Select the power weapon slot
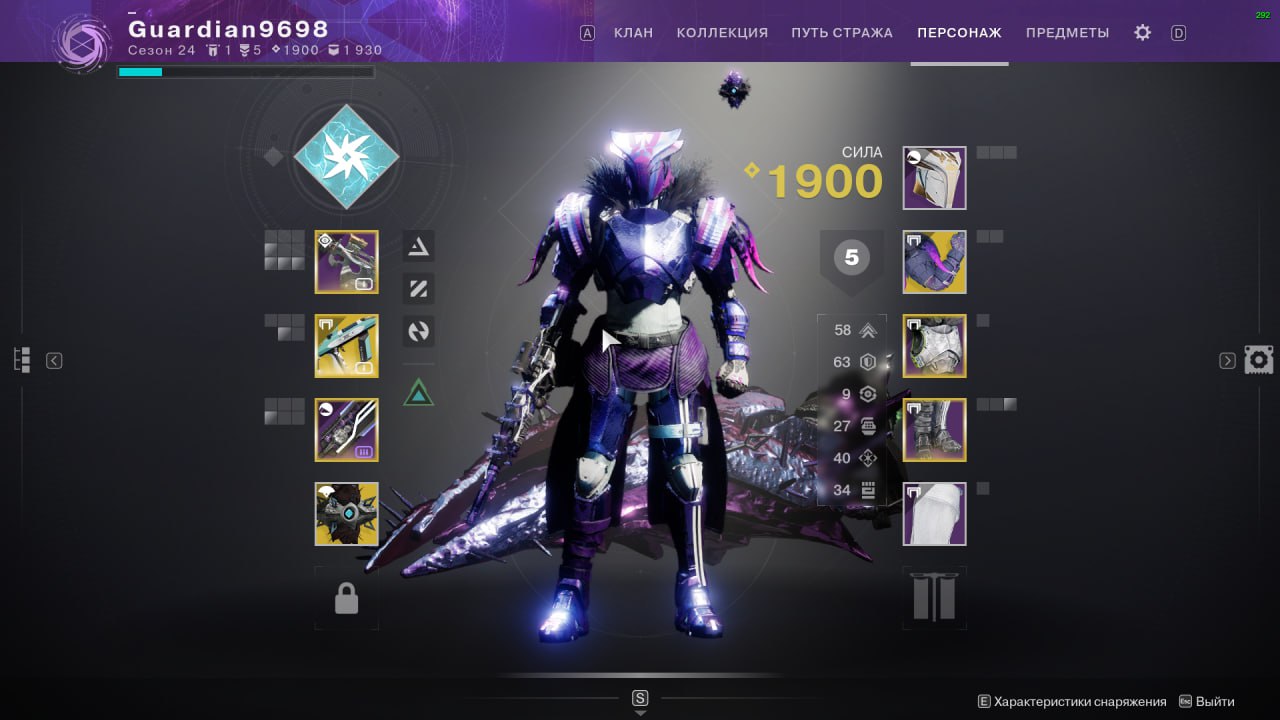This screenshot has height=720, width=1280. pos(346,430)
